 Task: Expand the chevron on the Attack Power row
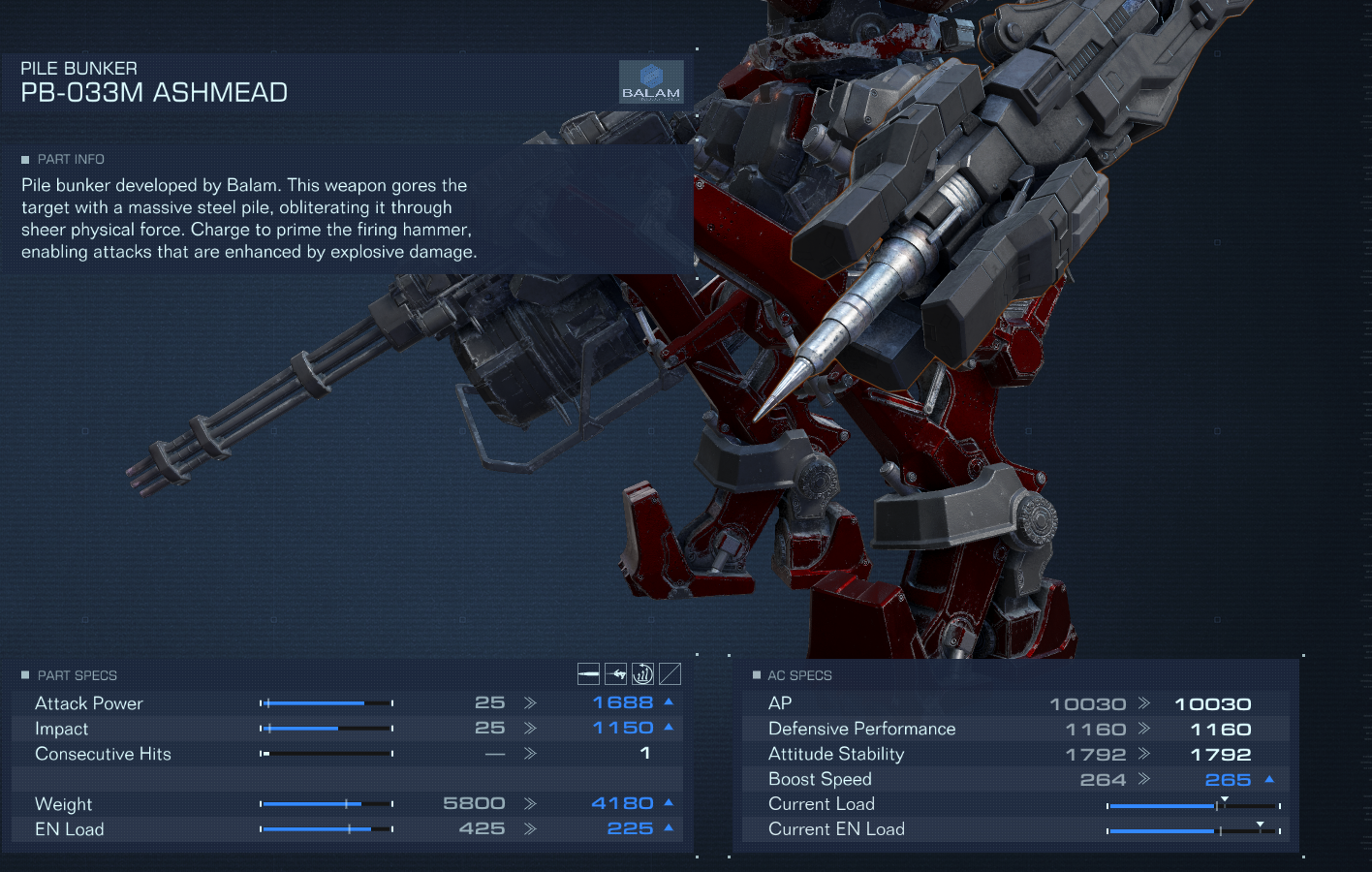pyautogui.click(x=529, y=701)
